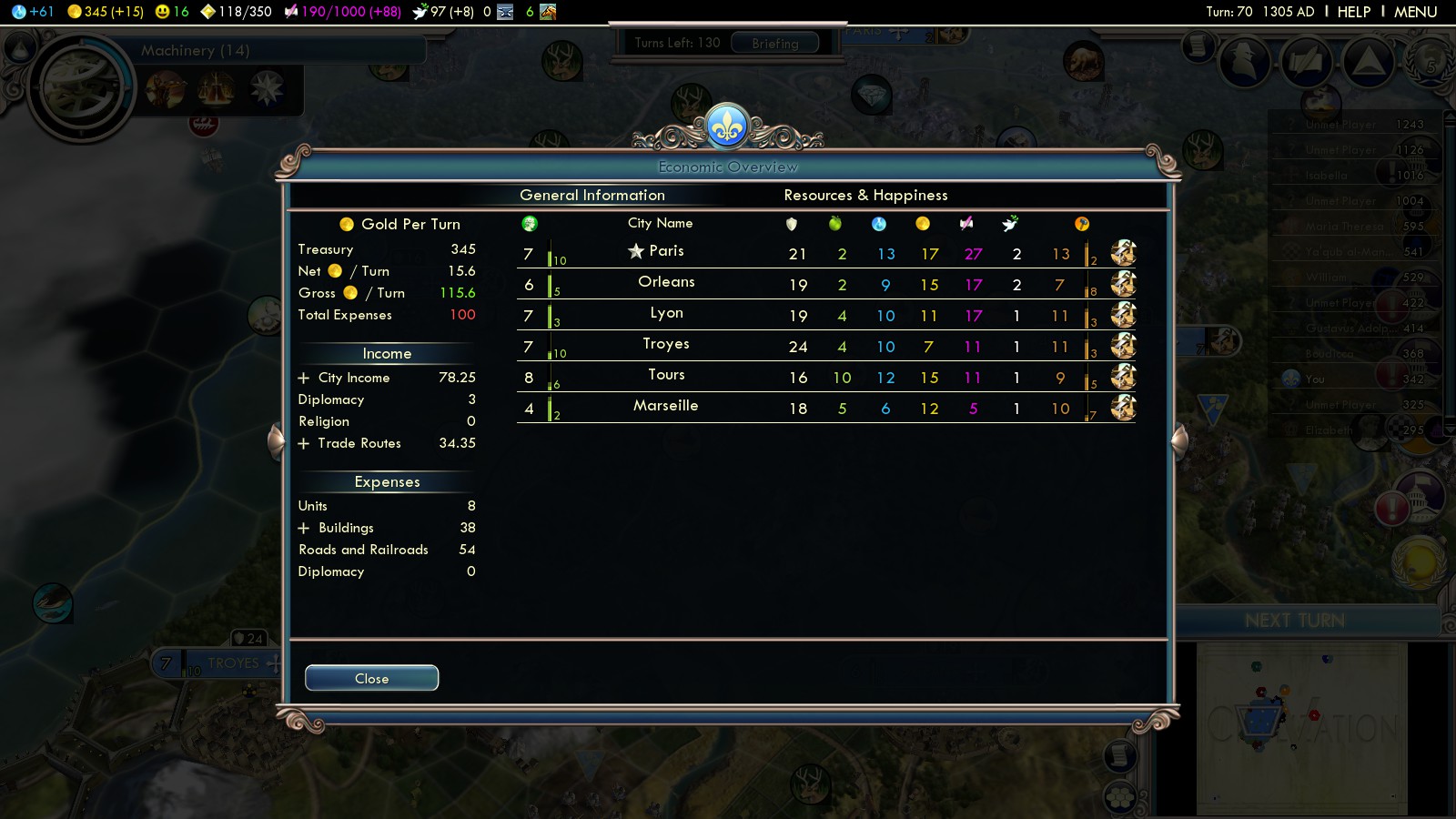Open the game MENU
The width and height of the screenshot is (1456, 819).
[x=1415, y=12]
